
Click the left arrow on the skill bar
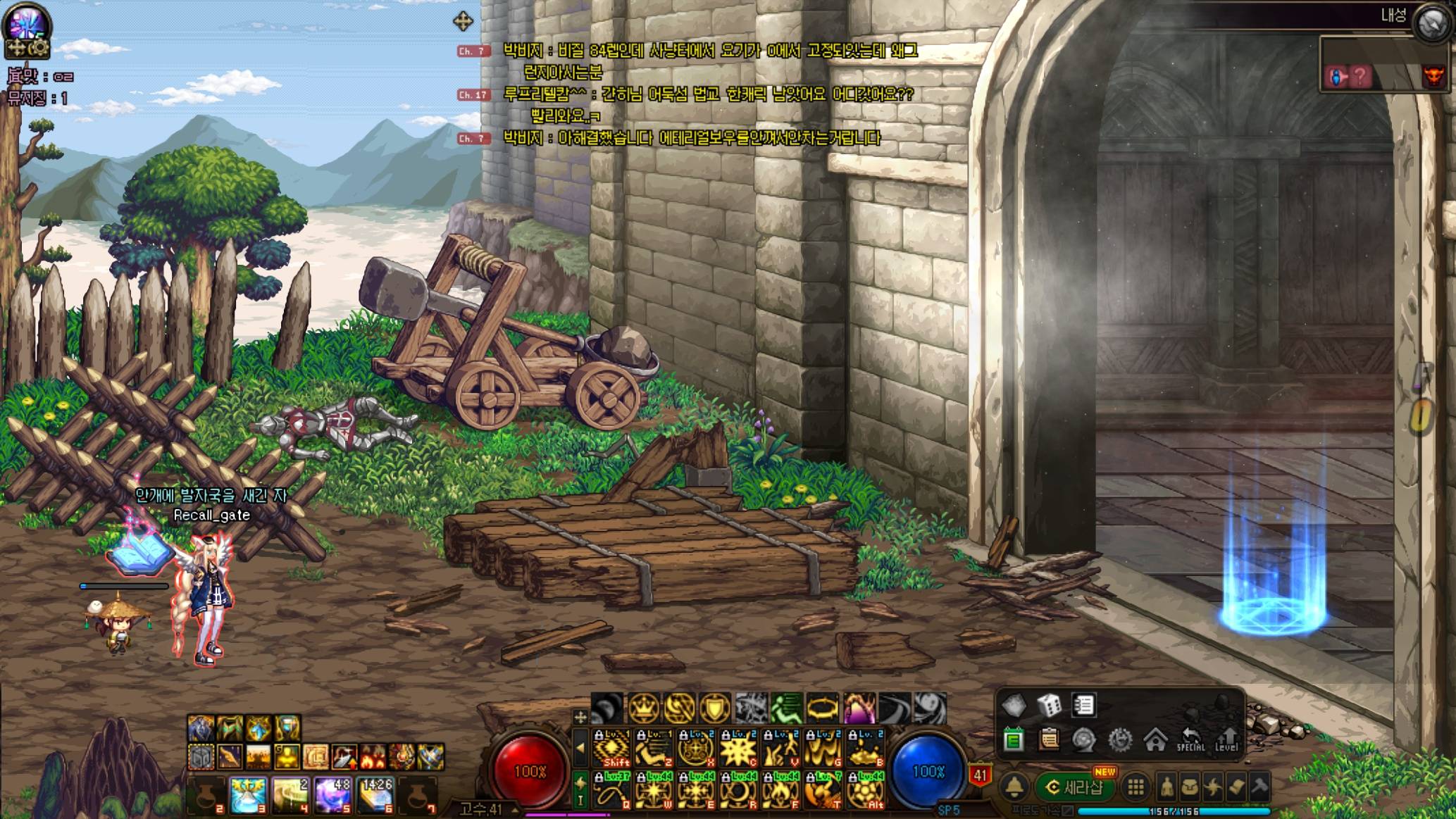pyautogui.click(x=580, y=749)
